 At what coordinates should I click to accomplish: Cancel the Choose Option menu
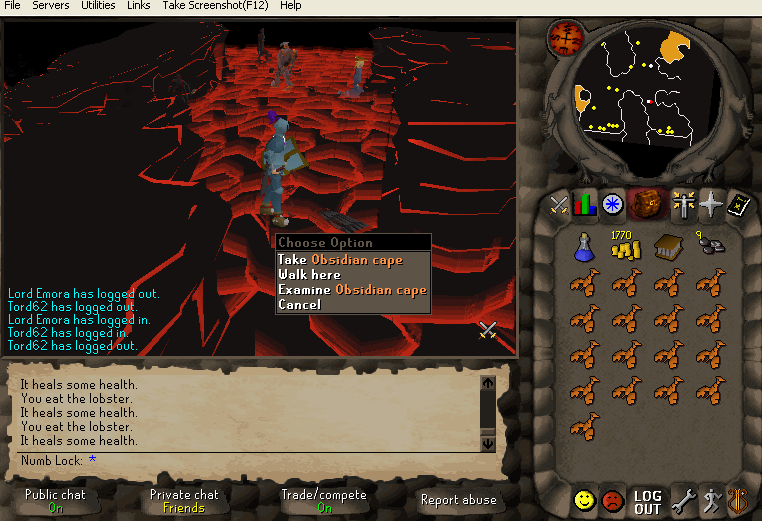click(299, 304)
